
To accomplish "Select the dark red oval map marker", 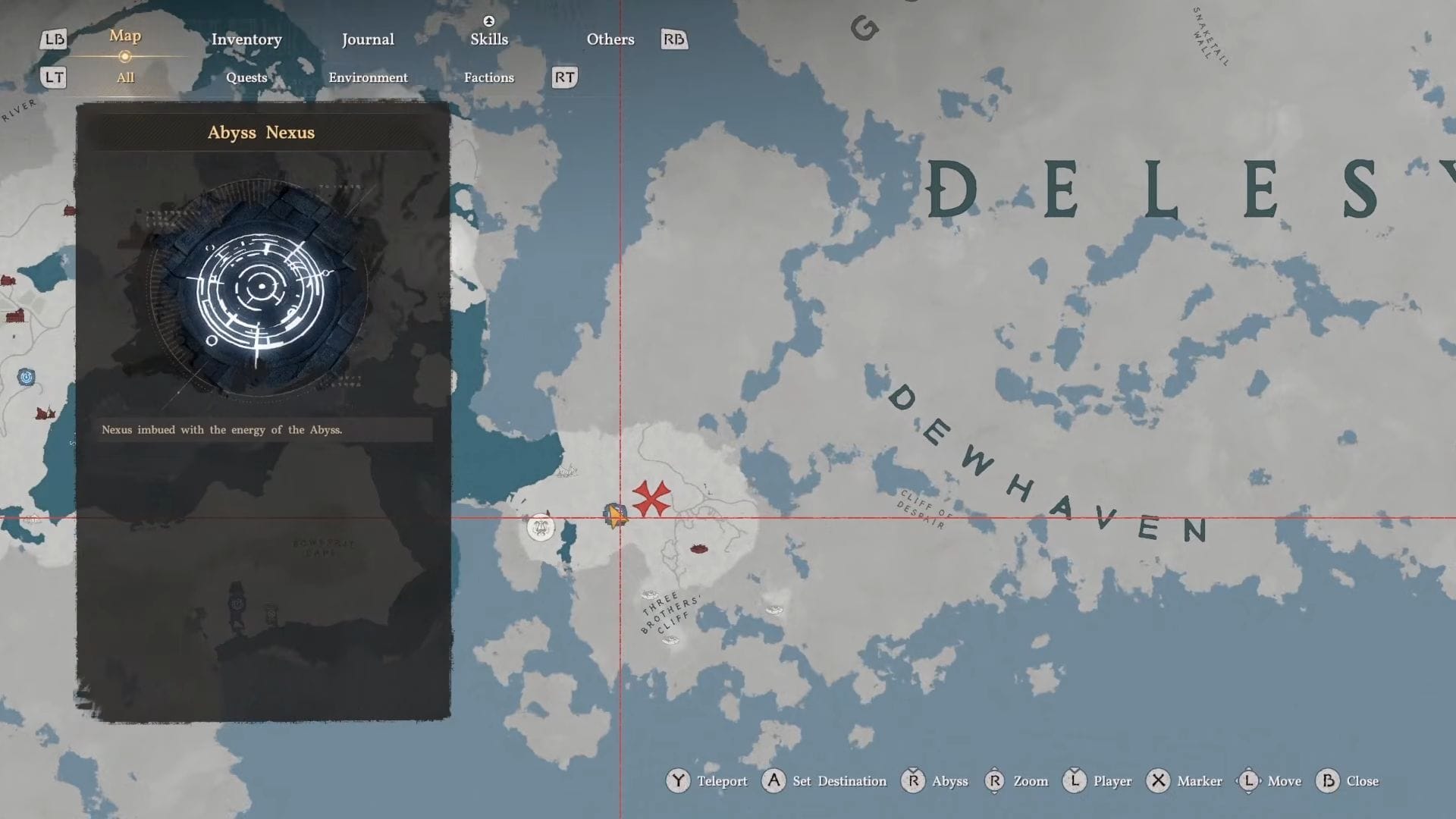I will 698,548.
